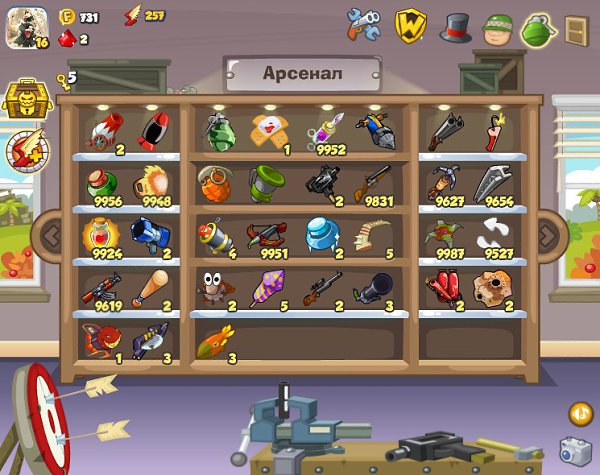Open the pistol and wrench workshop icon

click(363, 25)
